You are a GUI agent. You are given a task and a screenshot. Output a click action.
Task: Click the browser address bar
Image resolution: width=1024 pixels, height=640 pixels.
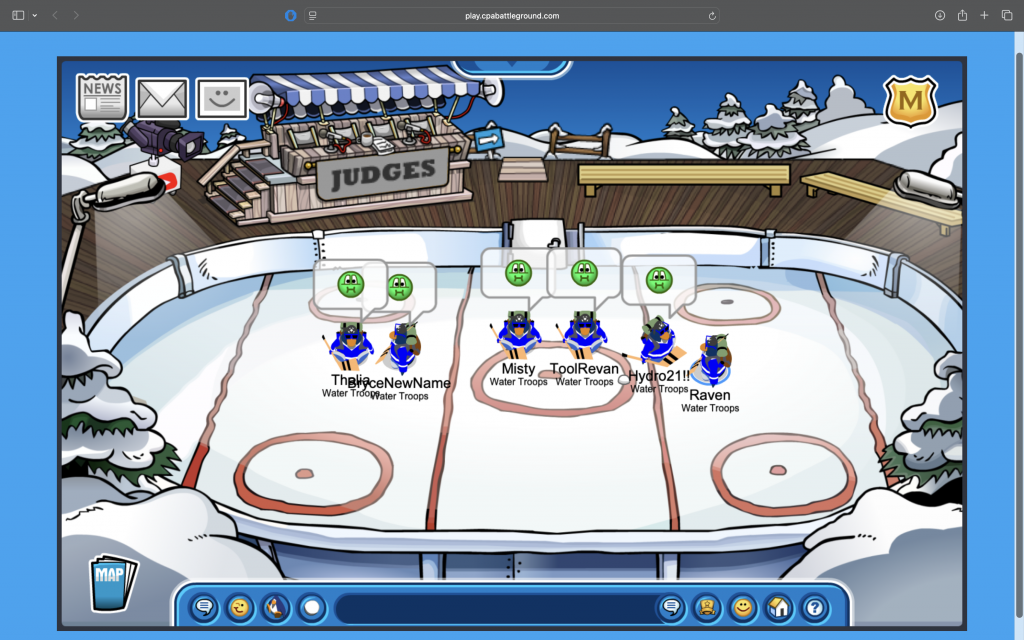point(512,16)
